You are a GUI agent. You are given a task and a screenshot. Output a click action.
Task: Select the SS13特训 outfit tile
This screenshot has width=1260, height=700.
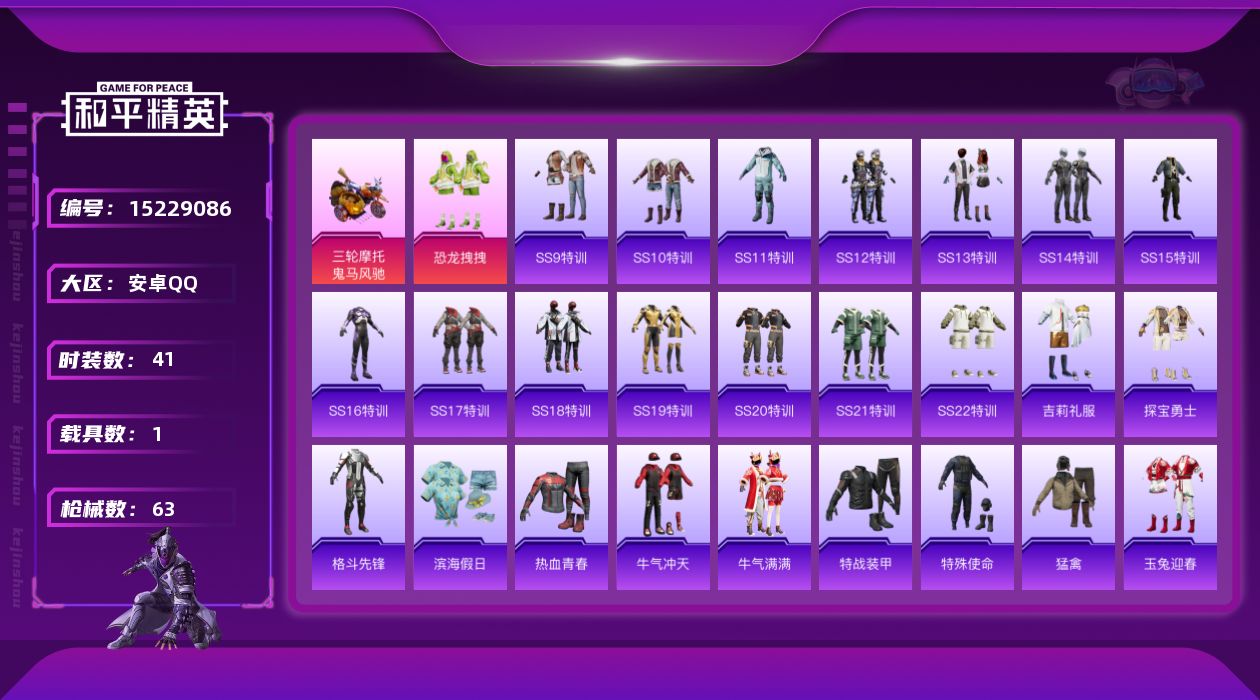tap(967, 211)
